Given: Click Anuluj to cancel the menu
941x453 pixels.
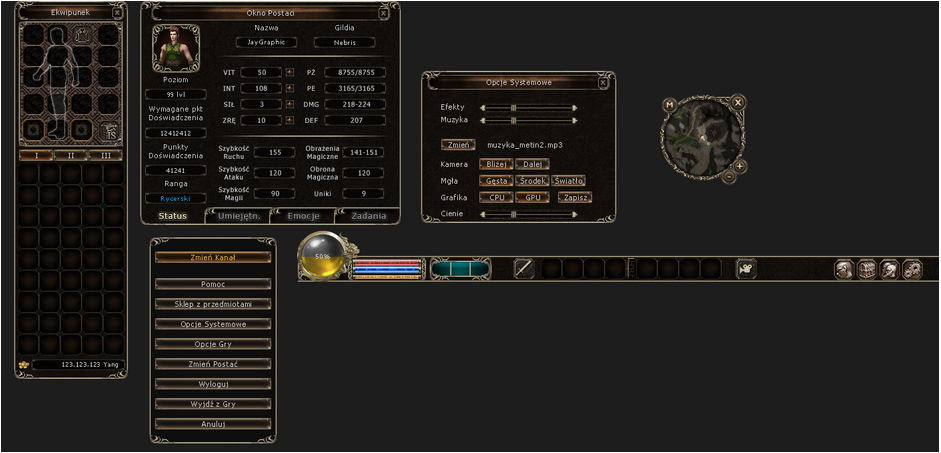Looking at the screenshot, I should 211,424.
